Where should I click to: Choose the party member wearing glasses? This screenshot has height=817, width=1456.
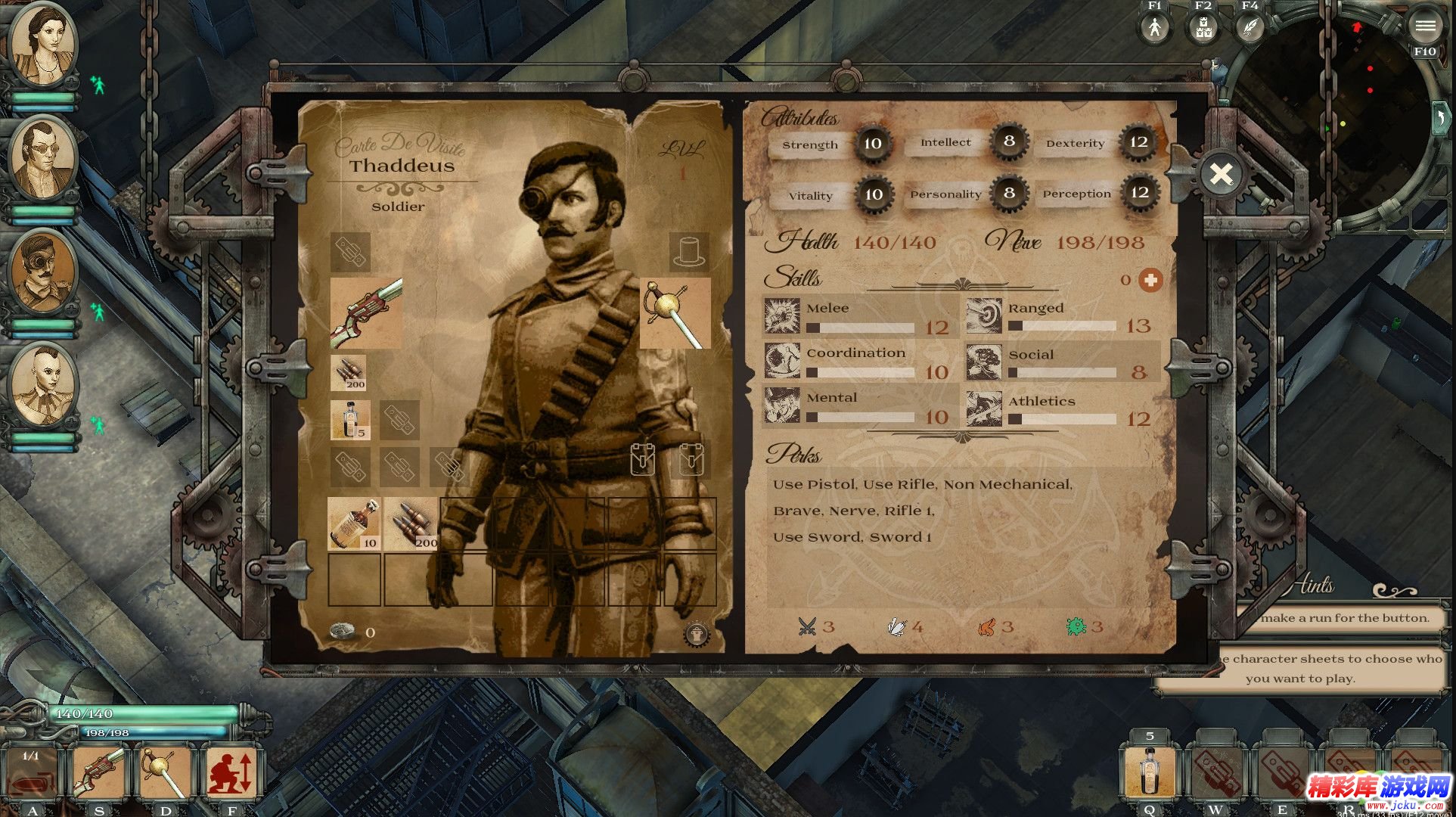click(x=43, y=160)
